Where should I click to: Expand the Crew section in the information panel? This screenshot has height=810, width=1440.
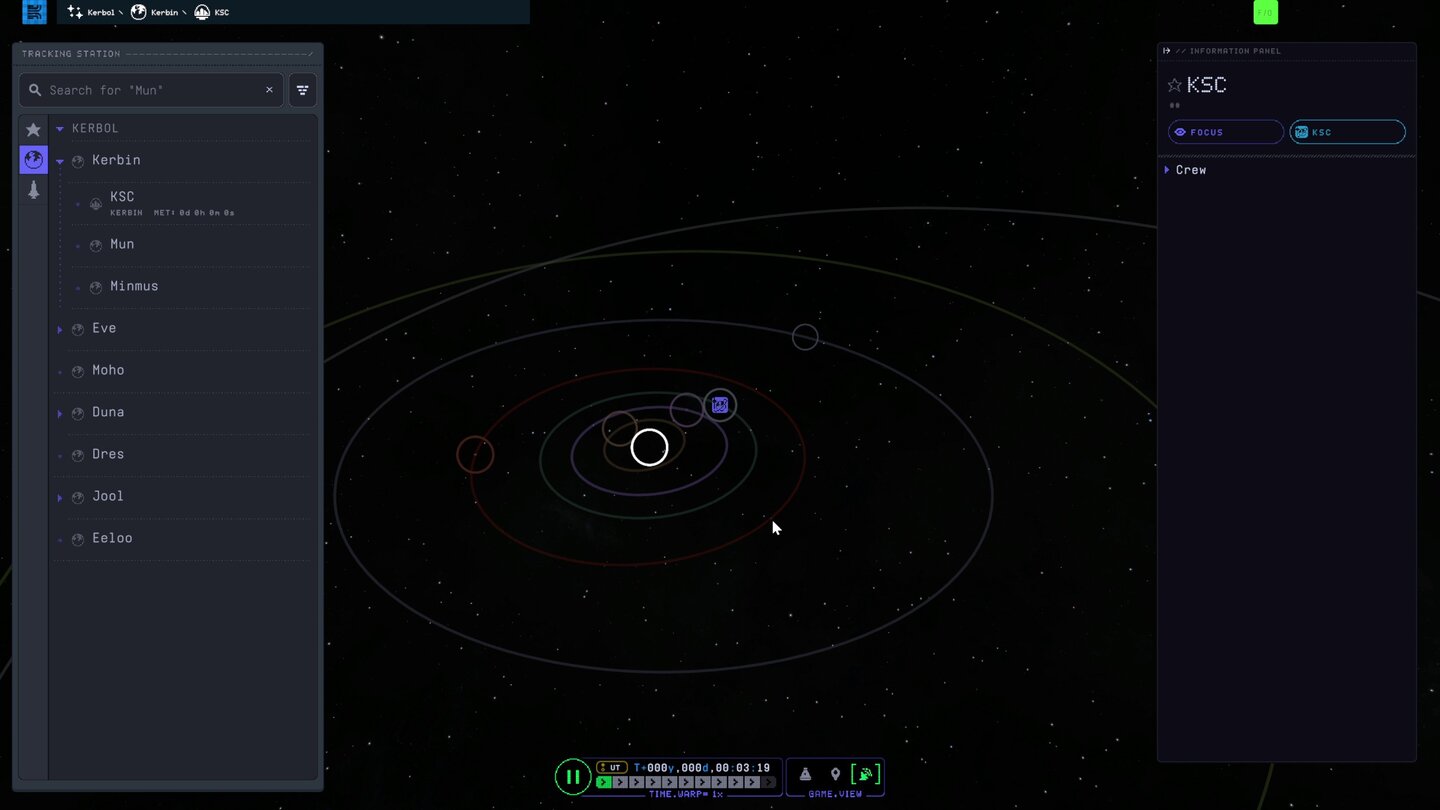point(1167,169)
